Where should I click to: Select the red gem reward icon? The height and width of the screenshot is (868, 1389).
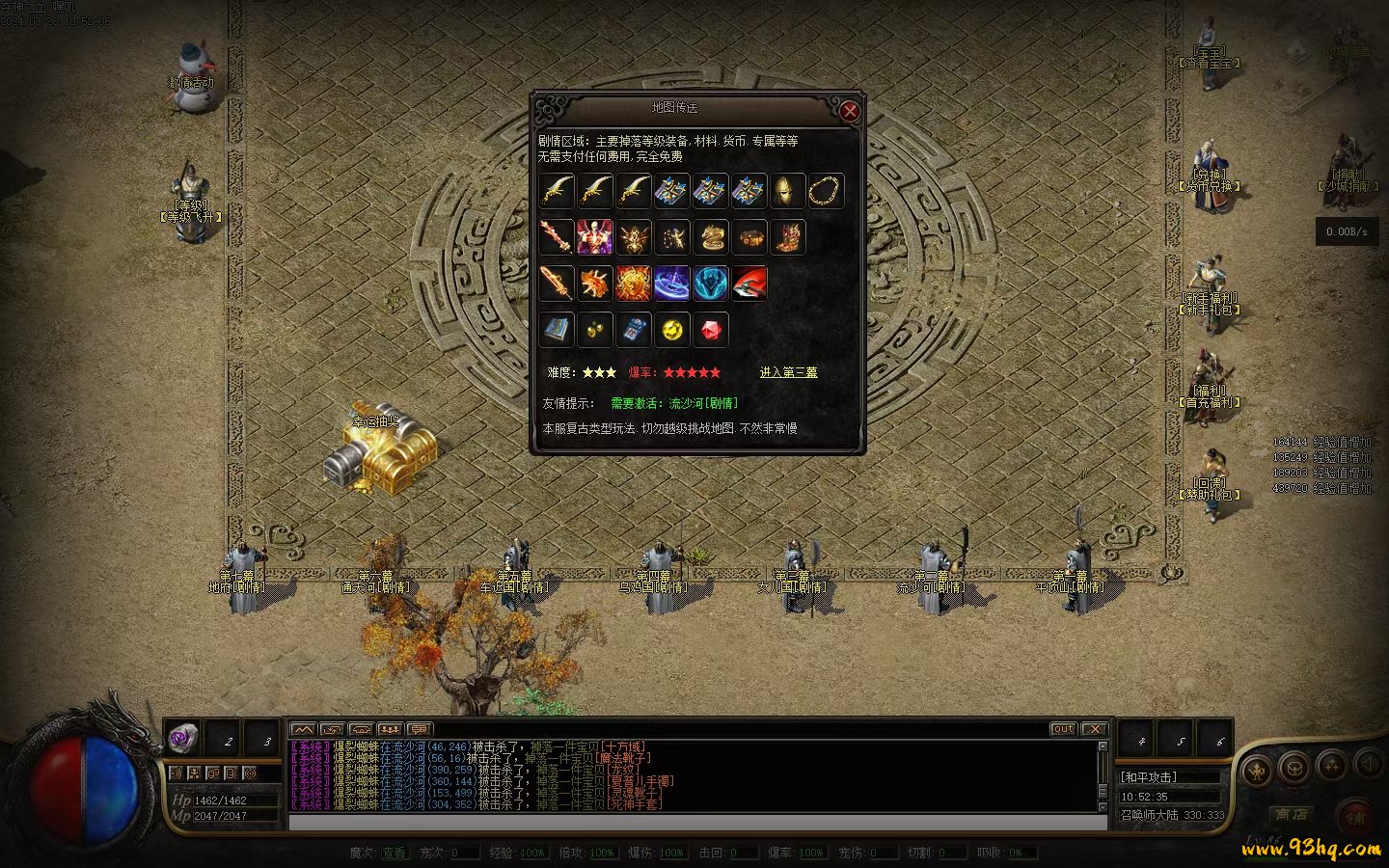pyautogui.click(x=710, y=330)
